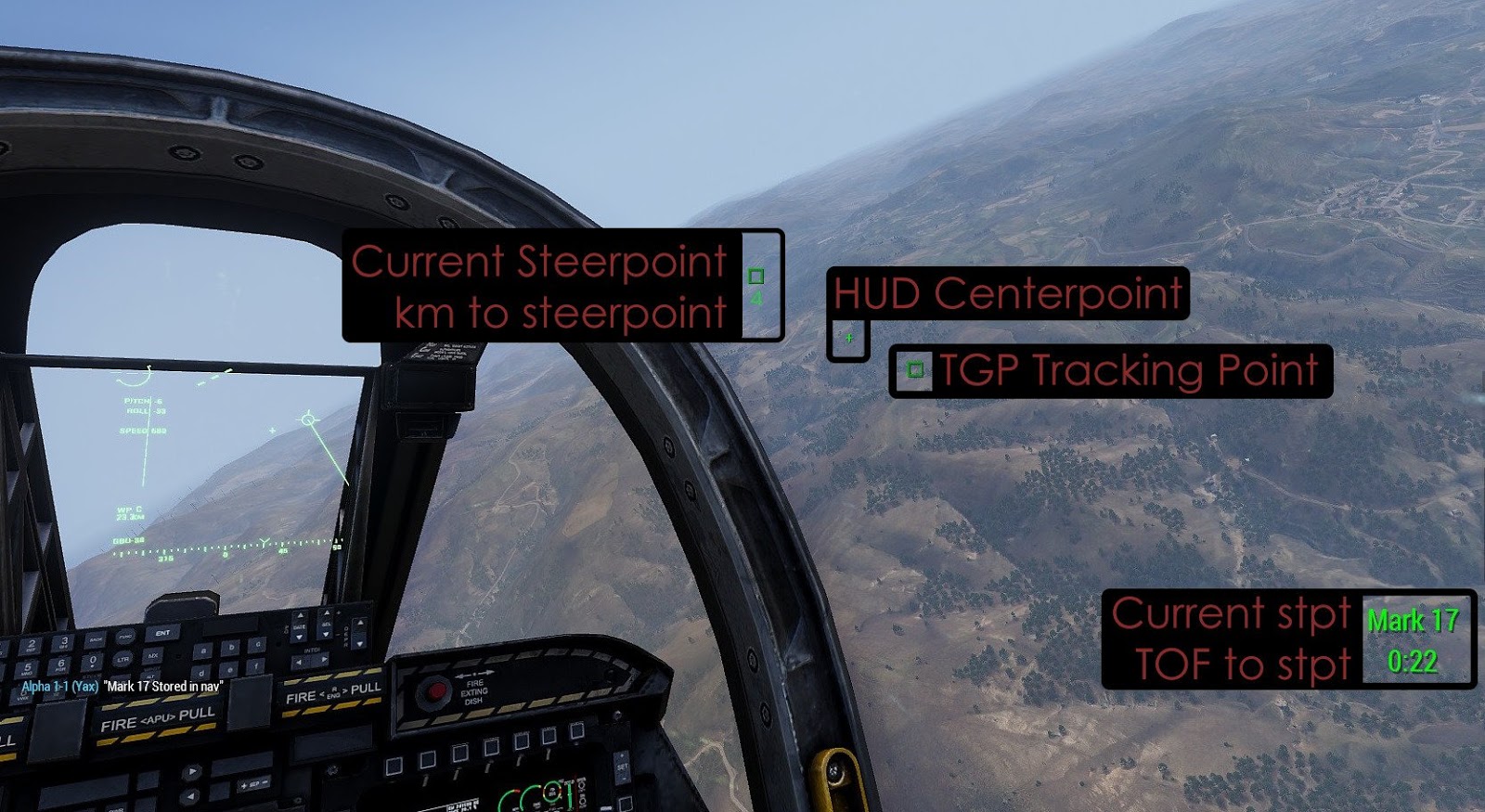The height and width of the screenshot is (812, 1485).
Task: Click the INTEN right arrow
Action: 325,658
